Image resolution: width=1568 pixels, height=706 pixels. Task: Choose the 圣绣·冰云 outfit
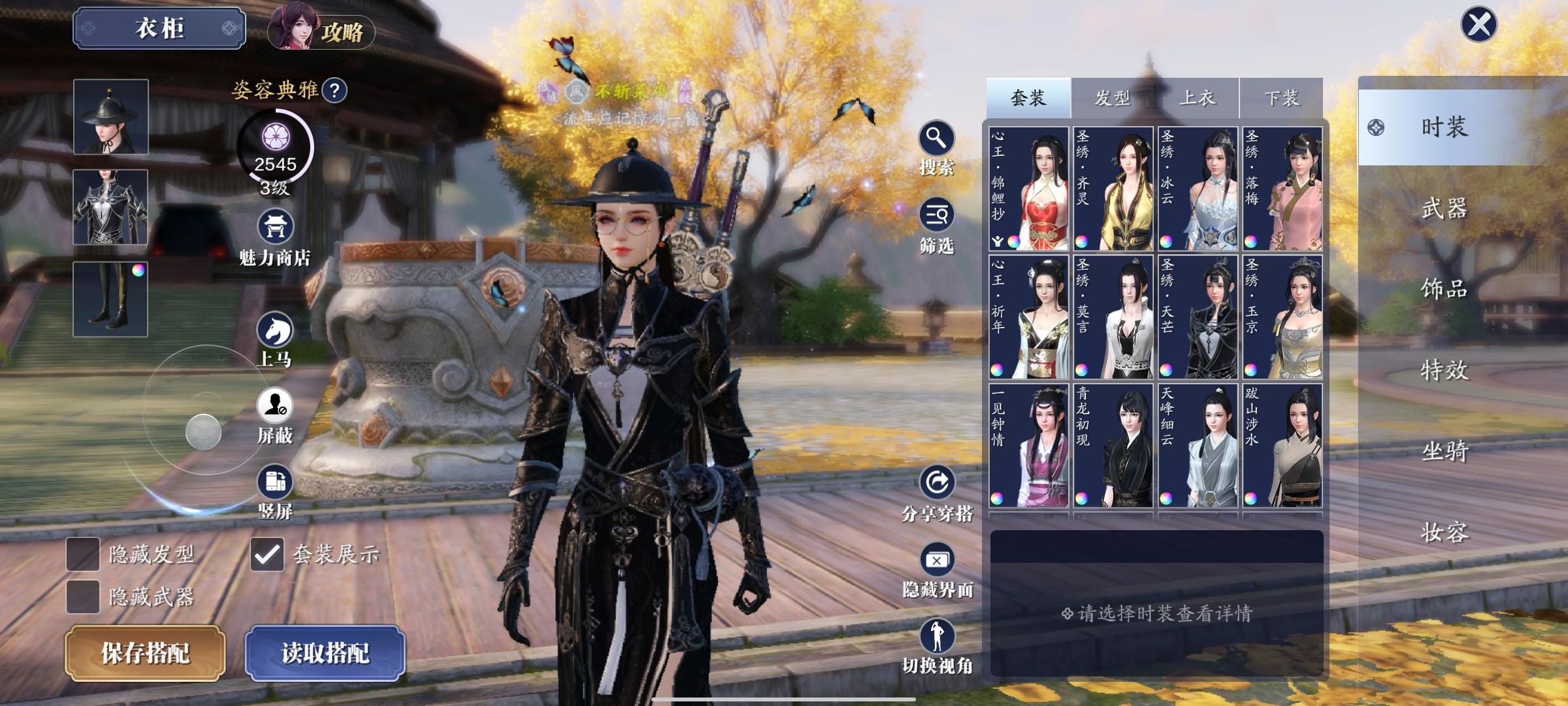click(1198, 189)
